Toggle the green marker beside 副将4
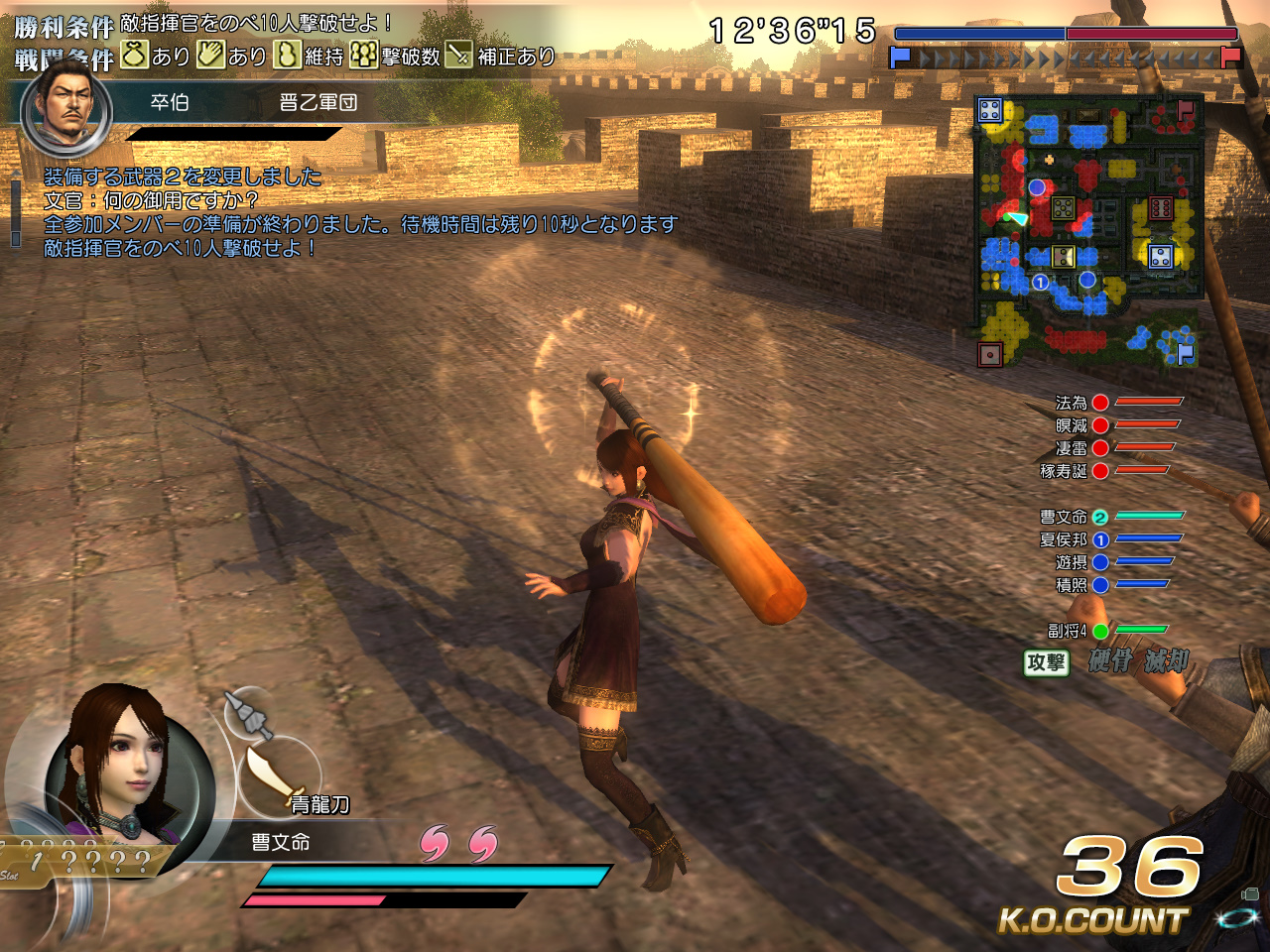1270x952 pixels. coord(1100,630)
